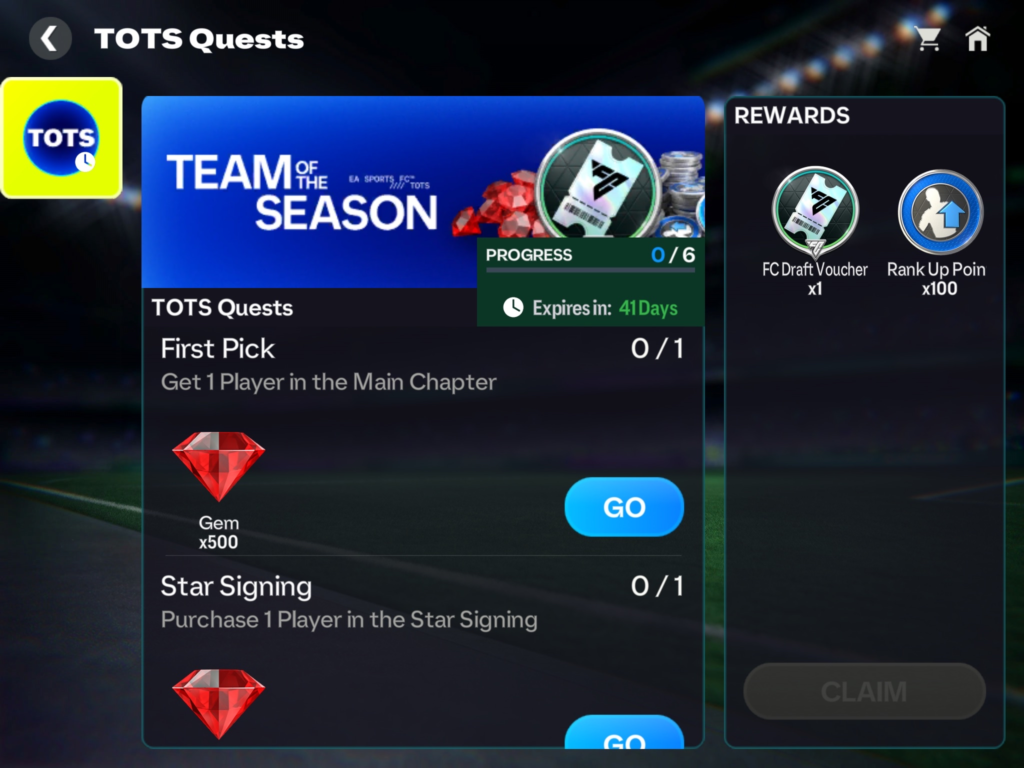Image resolution: width=1024 pixels, height=768 pixels.
Task: Return to the home screen
Action: coord(977,39)
